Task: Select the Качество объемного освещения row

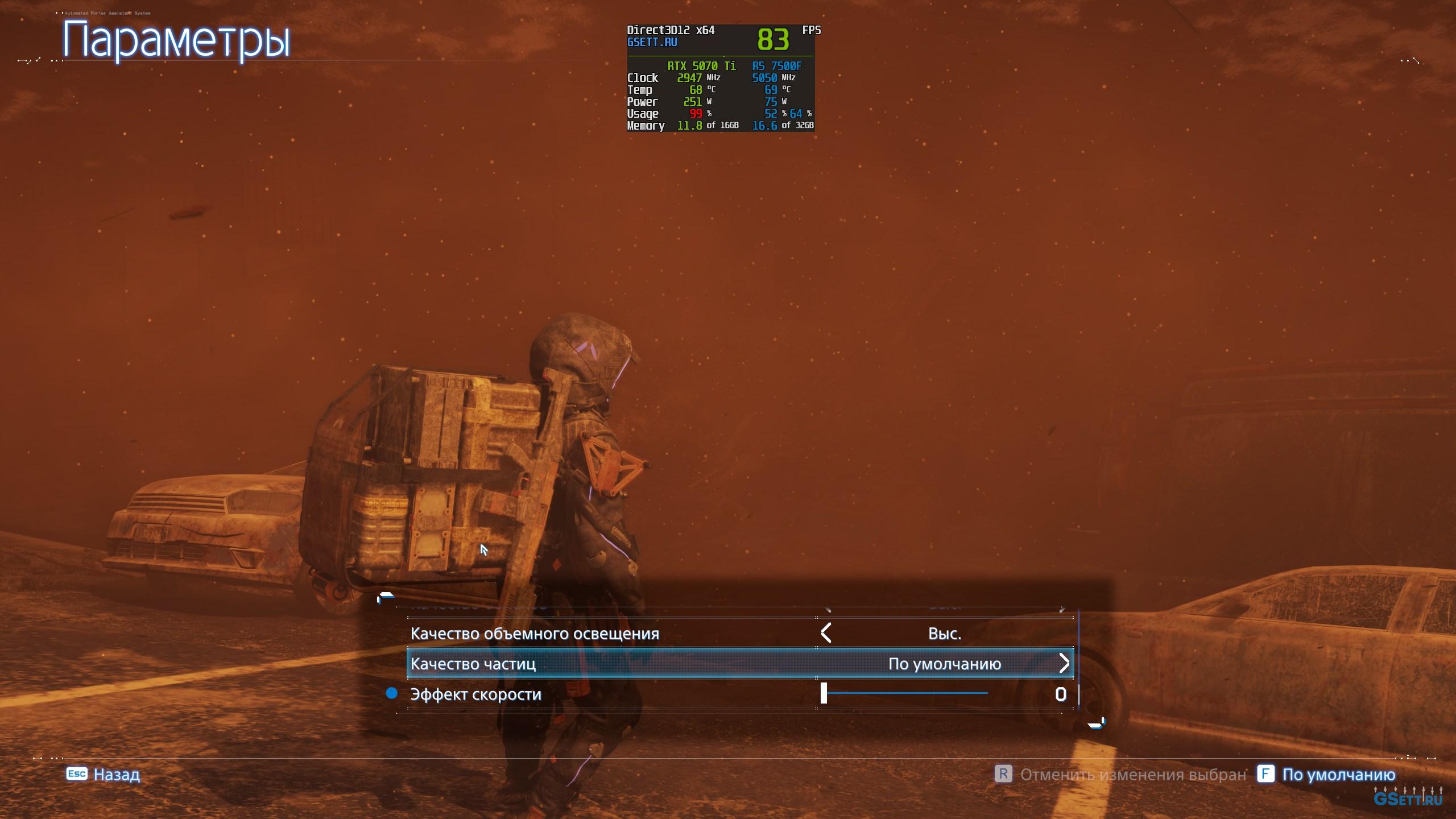Action: pos(535,634)
